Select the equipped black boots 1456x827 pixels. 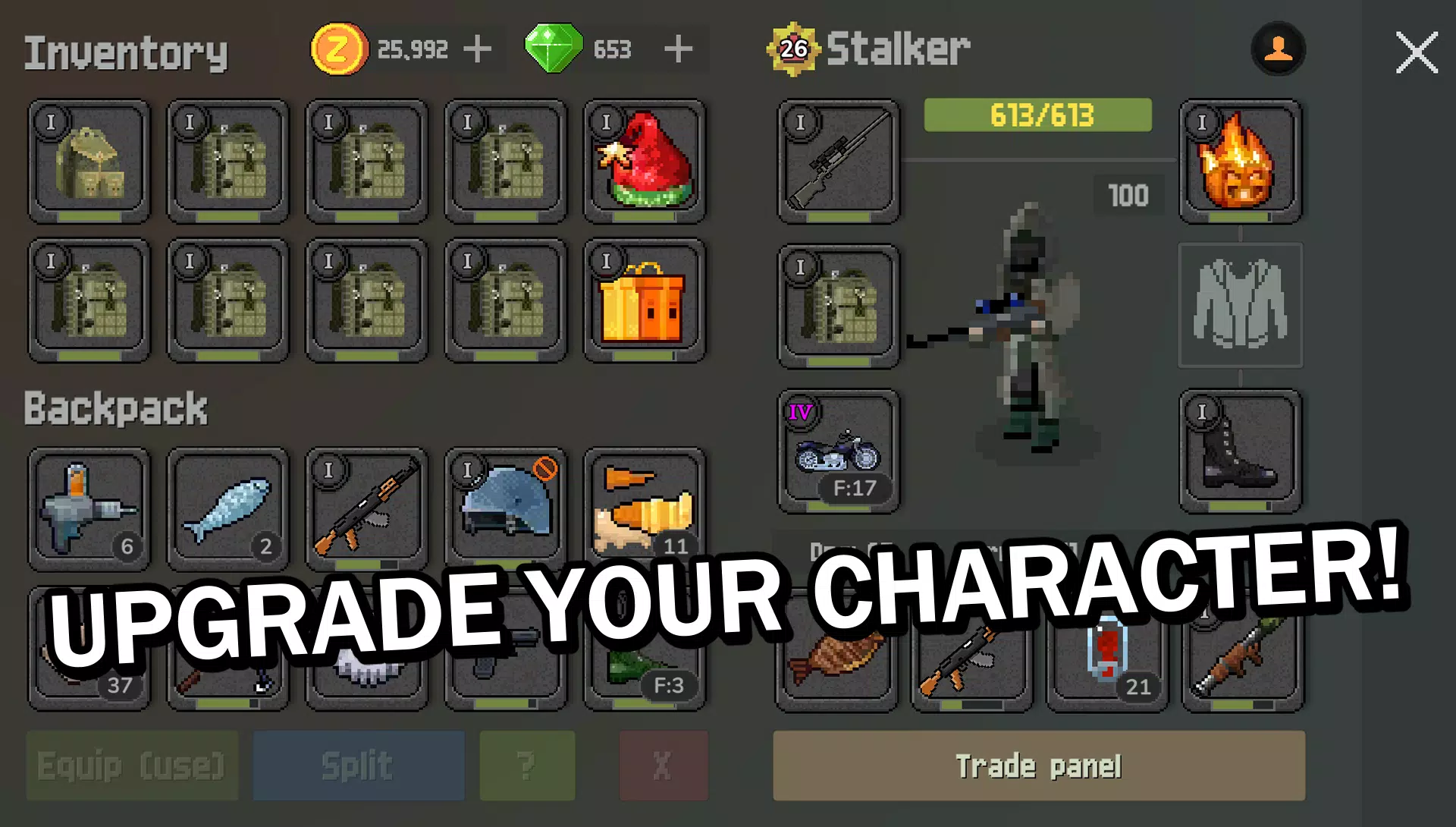(x=1239, y=451)
